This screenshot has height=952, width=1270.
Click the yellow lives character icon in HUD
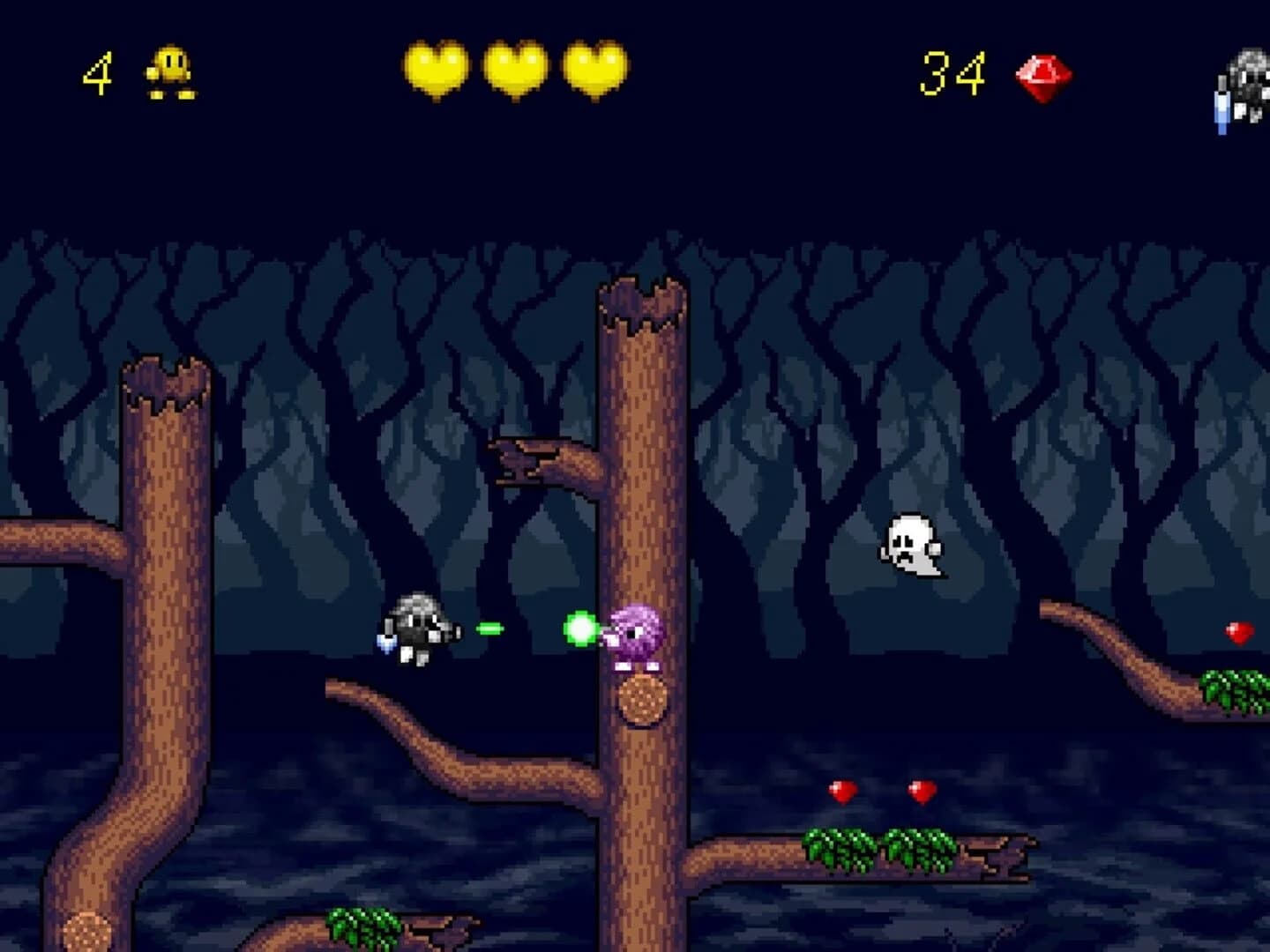coord(170,72)
